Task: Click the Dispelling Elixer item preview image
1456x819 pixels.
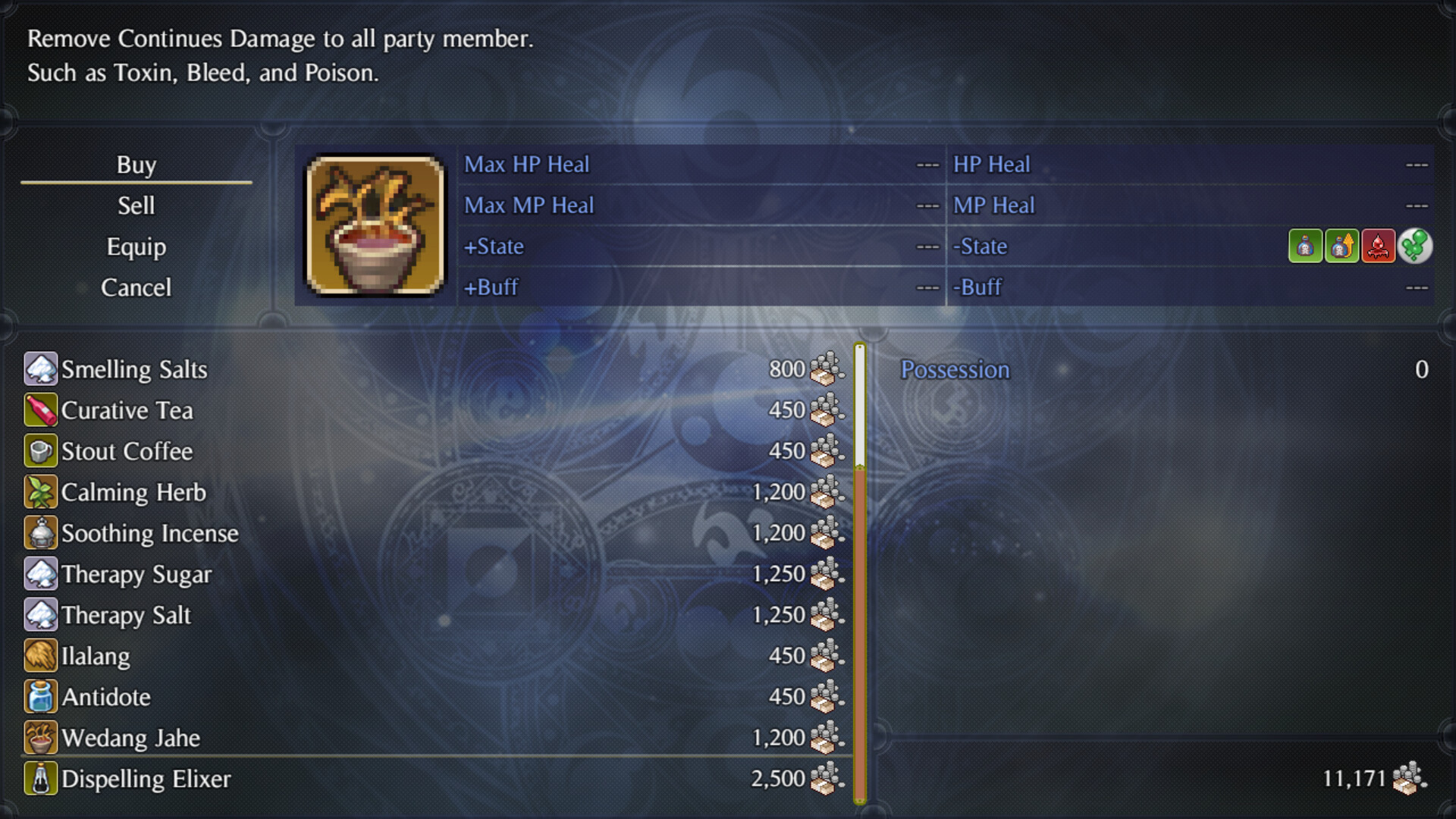Action: coord(373,226)
